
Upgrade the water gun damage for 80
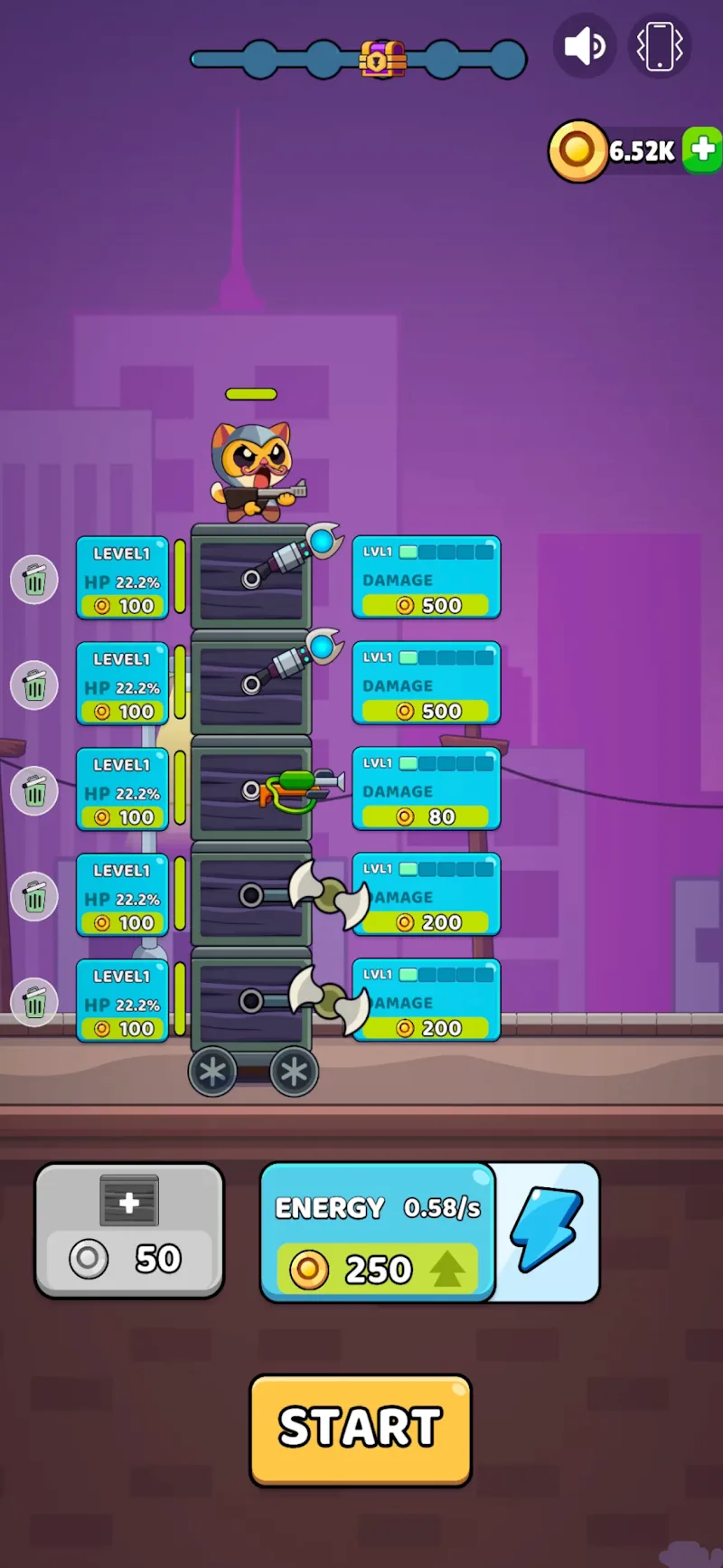pos(426,816)
